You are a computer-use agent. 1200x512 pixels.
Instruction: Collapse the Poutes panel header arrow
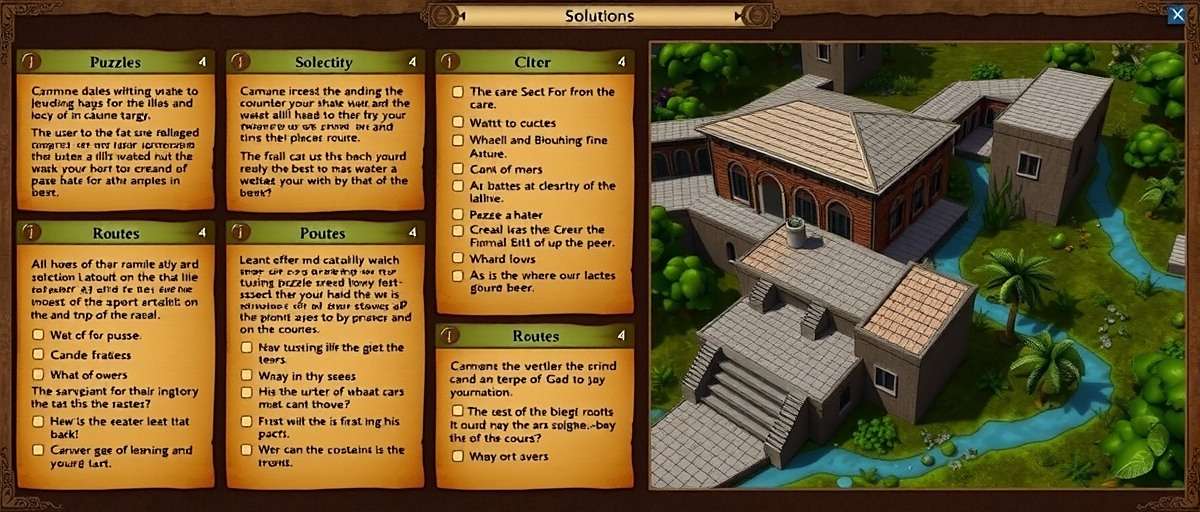(413, 233)
